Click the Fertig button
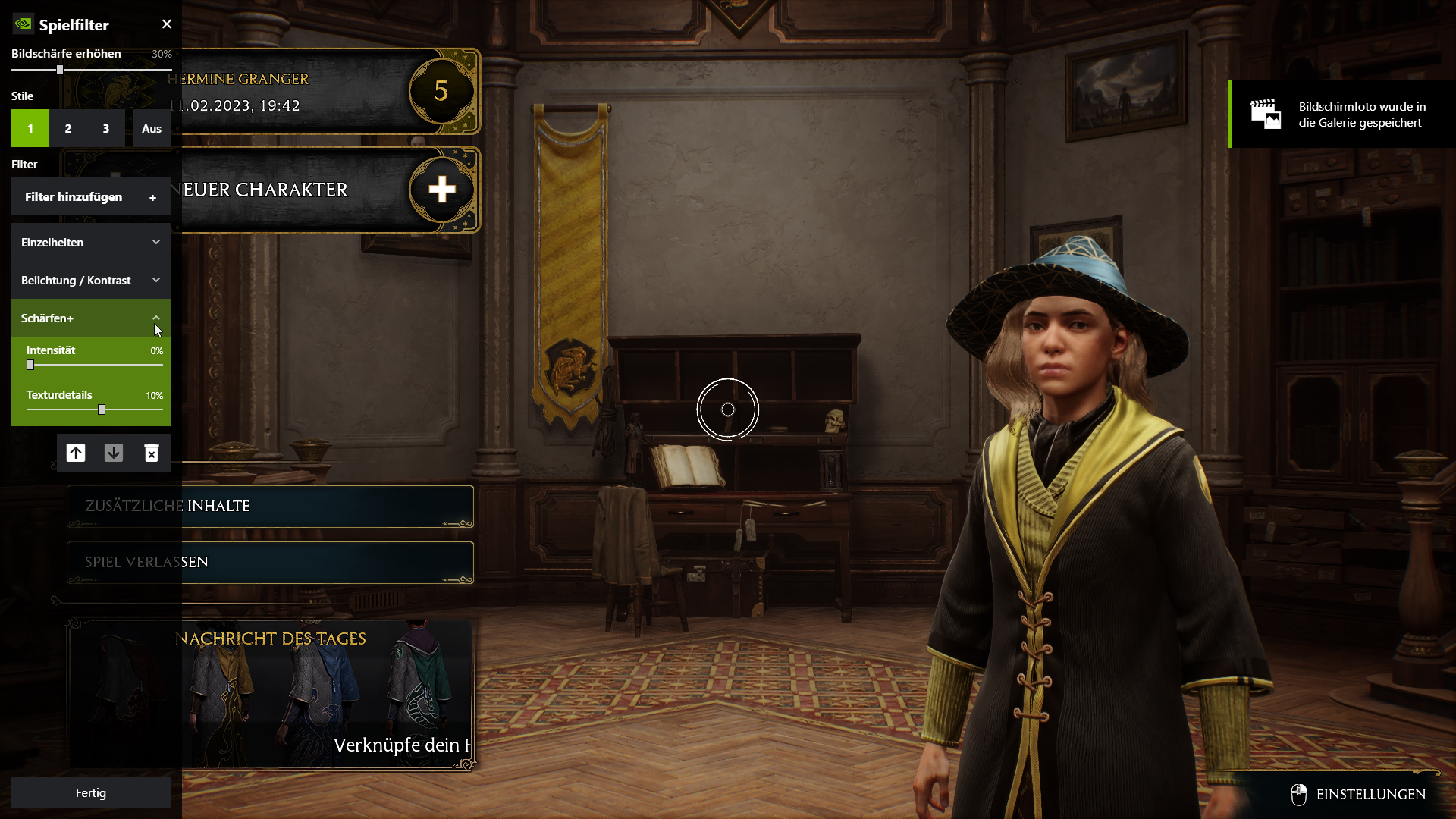 tap(90, 792)
